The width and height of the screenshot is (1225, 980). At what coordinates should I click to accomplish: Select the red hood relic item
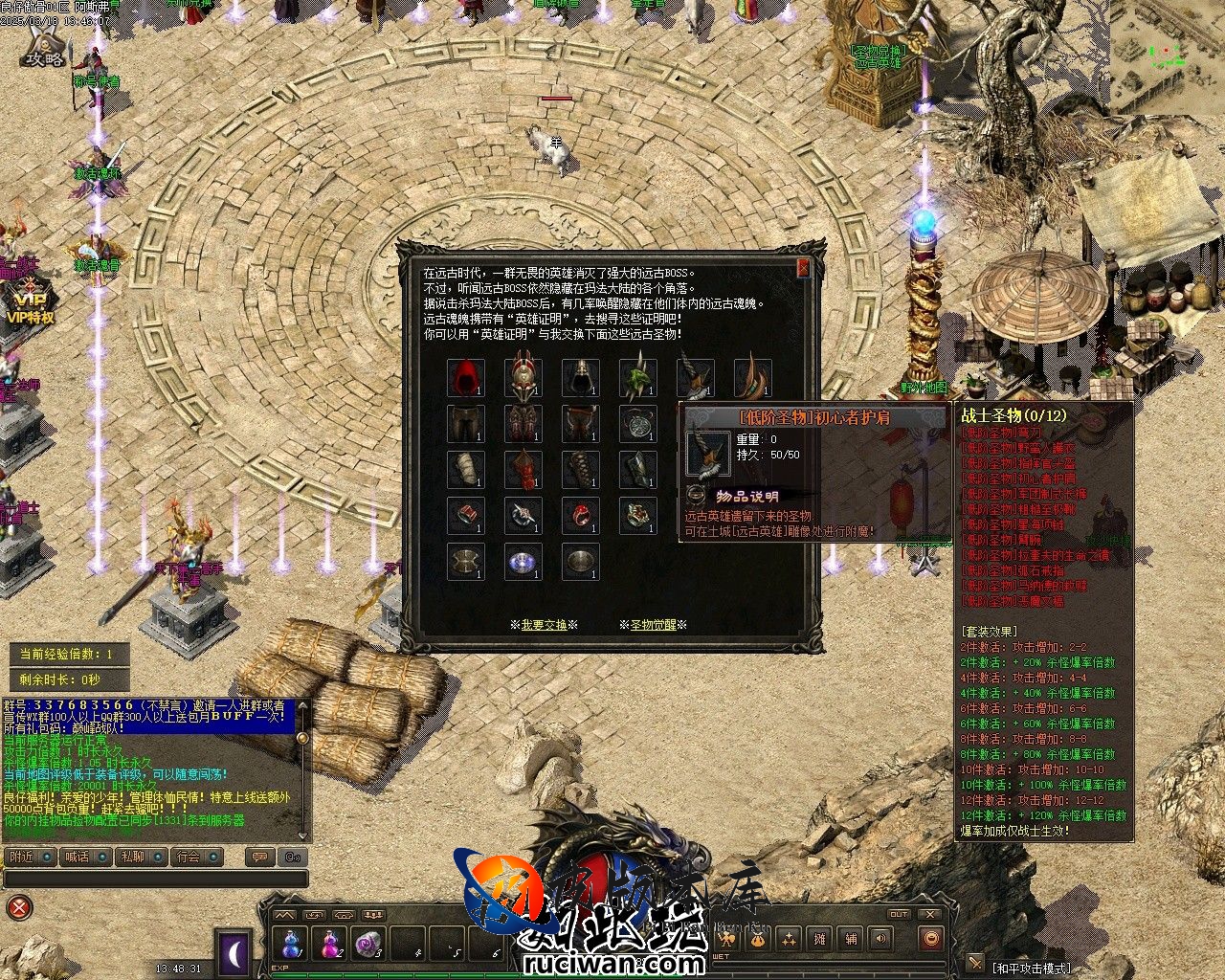tap(466, 377)
